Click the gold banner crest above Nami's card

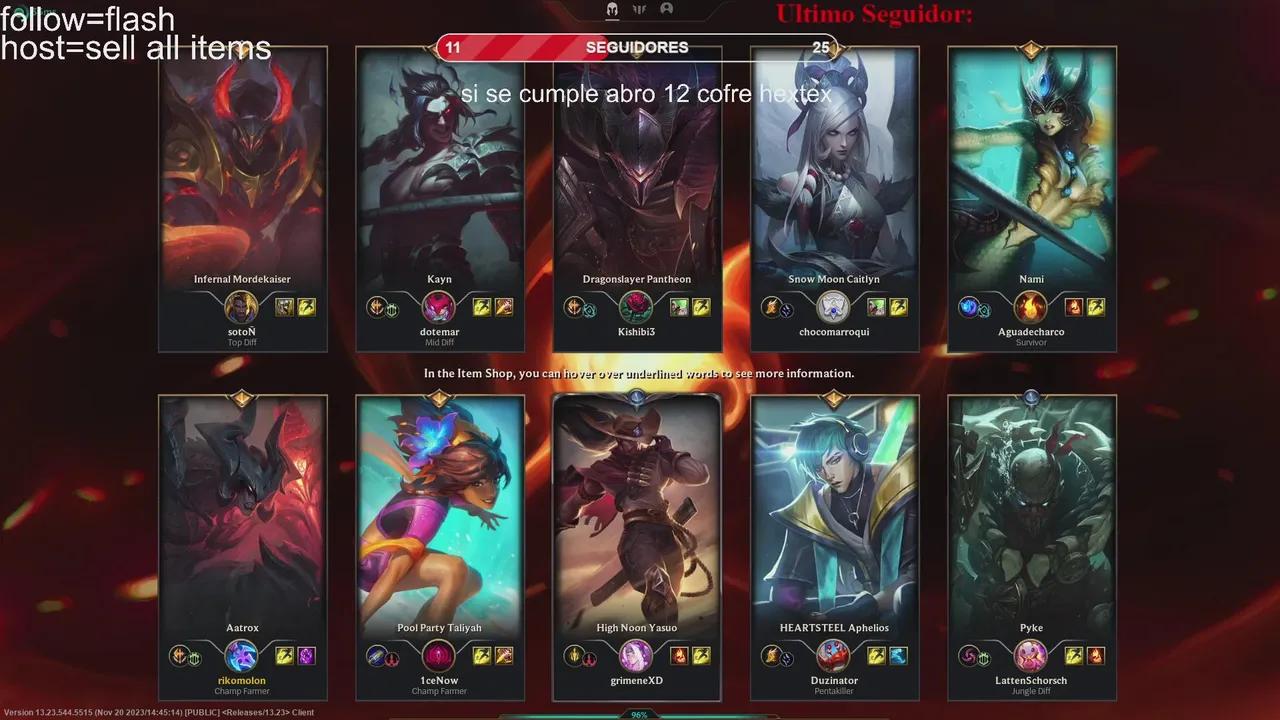(1031, 51)
